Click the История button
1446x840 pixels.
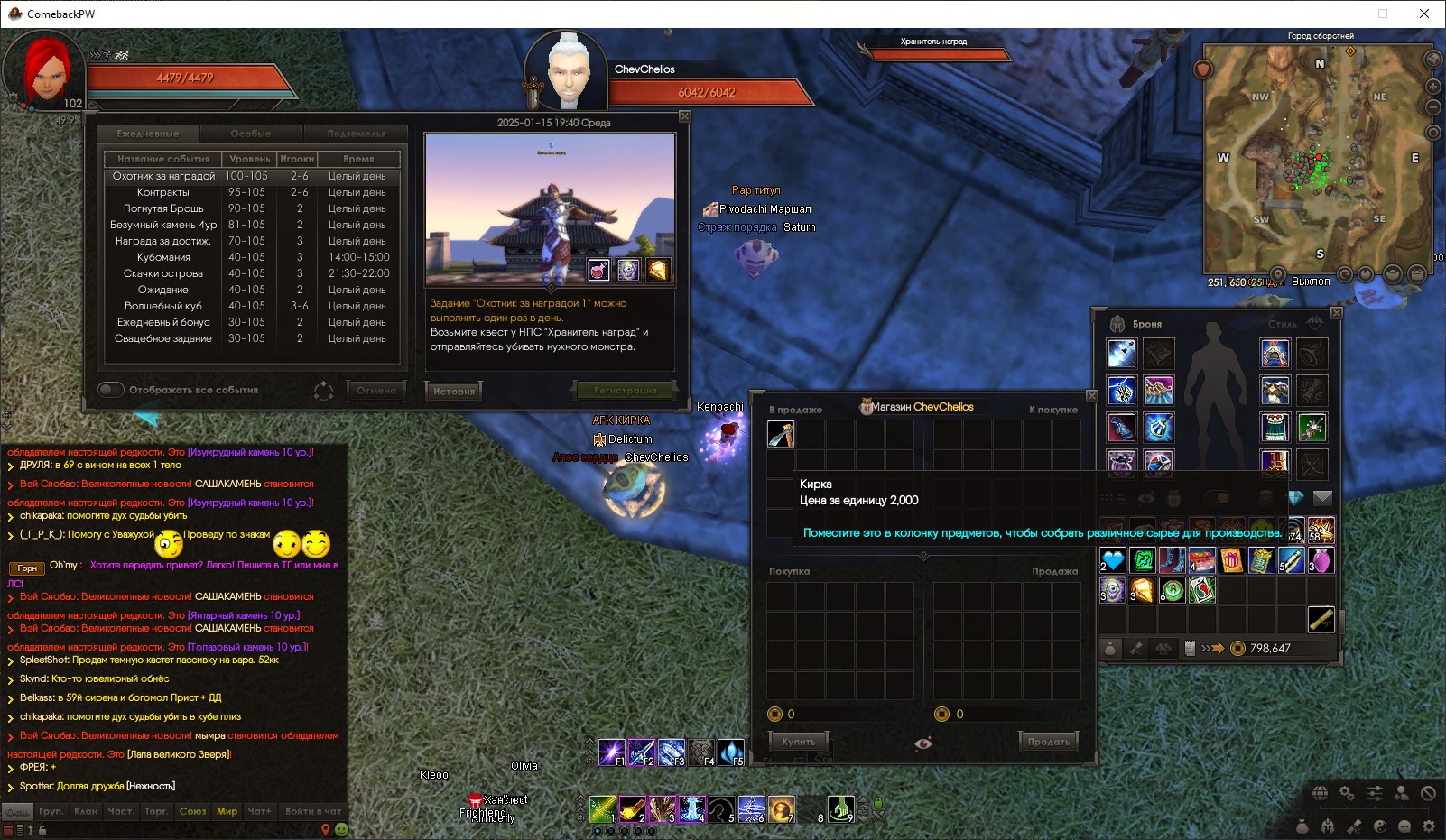click(x=453, y=391)
